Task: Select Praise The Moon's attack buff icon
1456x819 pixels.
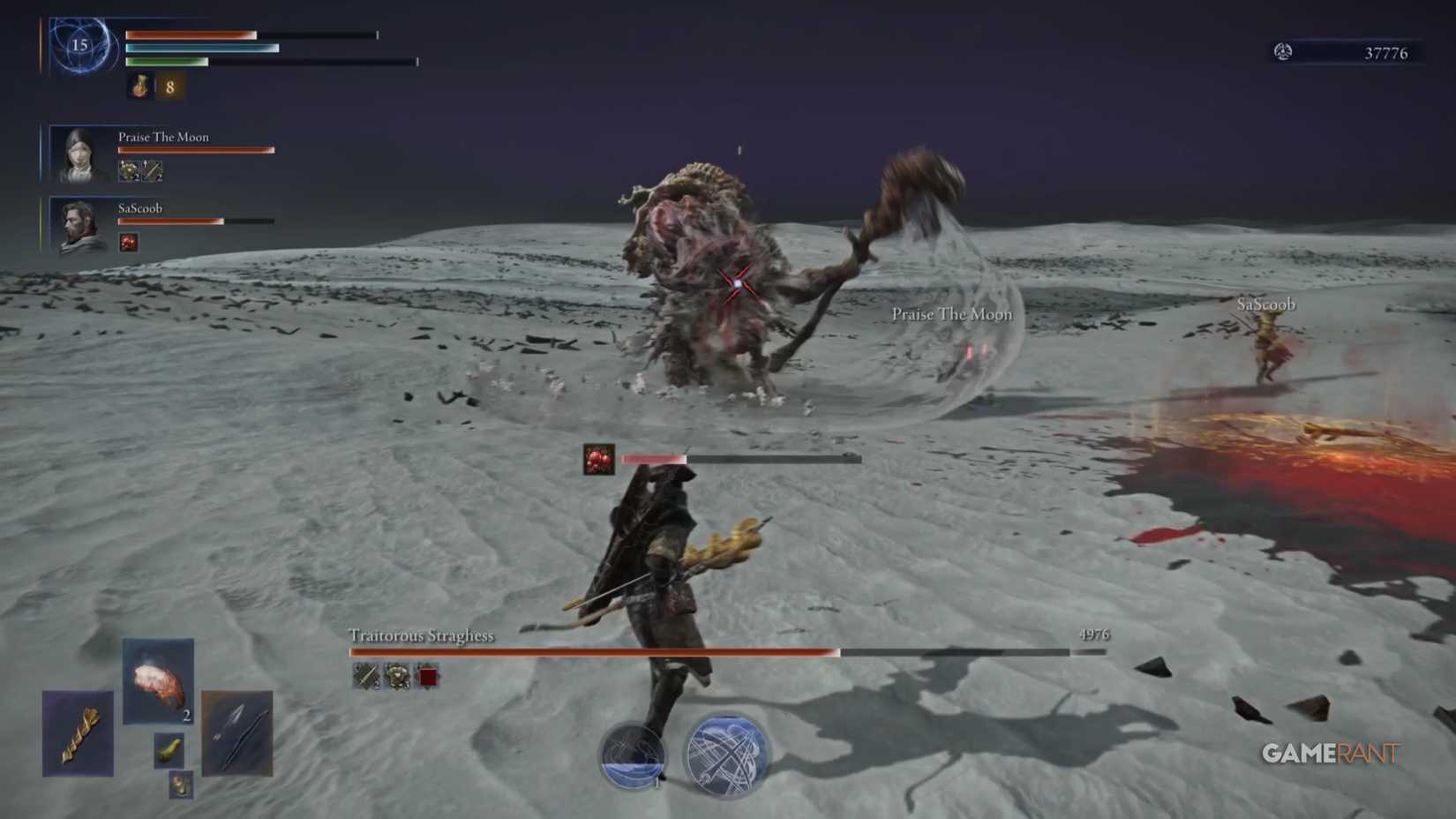Action: pyautogui.click(x=128, y=169)
